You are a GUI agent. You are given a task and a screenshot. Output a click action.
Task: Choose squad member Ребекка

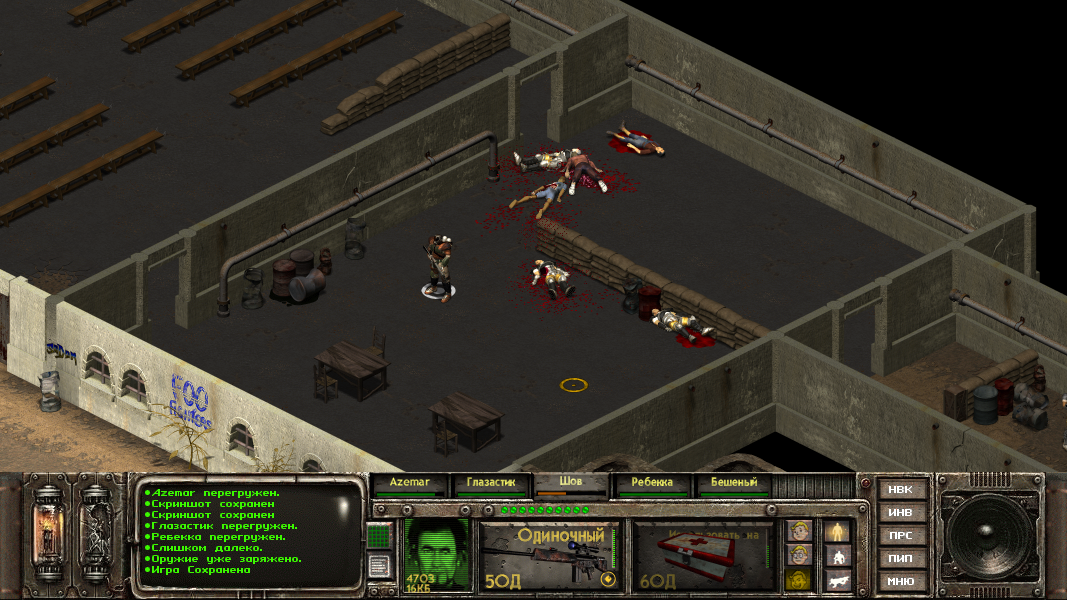pos(653,483)
